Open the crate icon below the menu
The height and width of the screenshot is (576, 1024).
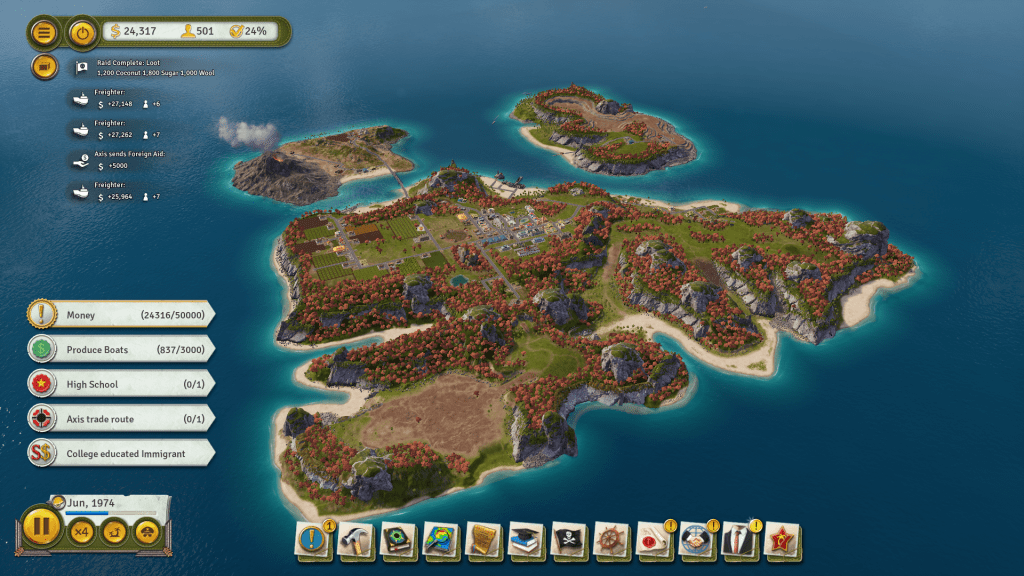44,67
